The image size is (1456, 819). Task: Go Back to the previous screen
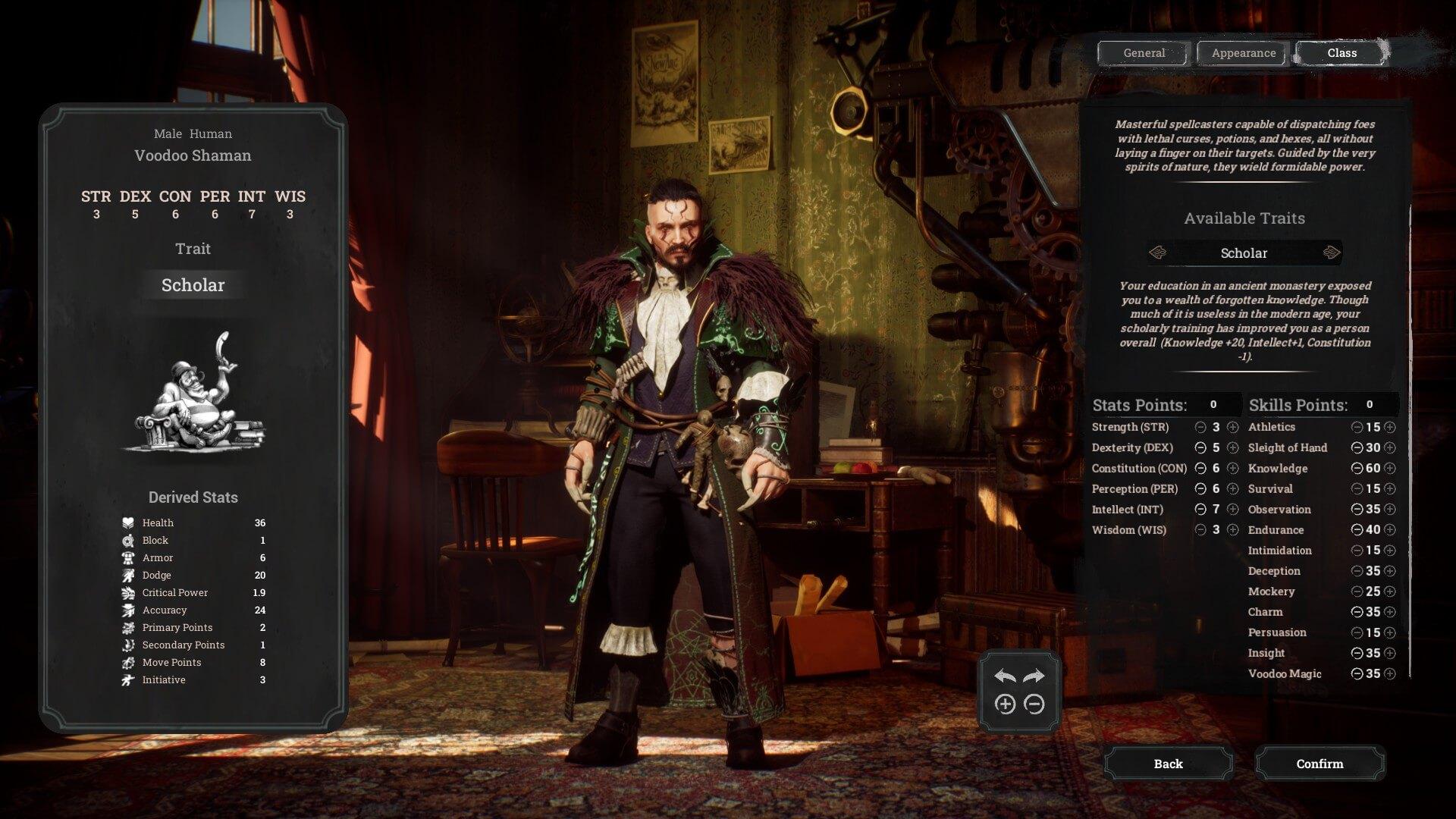click(x=1168, y=764)
